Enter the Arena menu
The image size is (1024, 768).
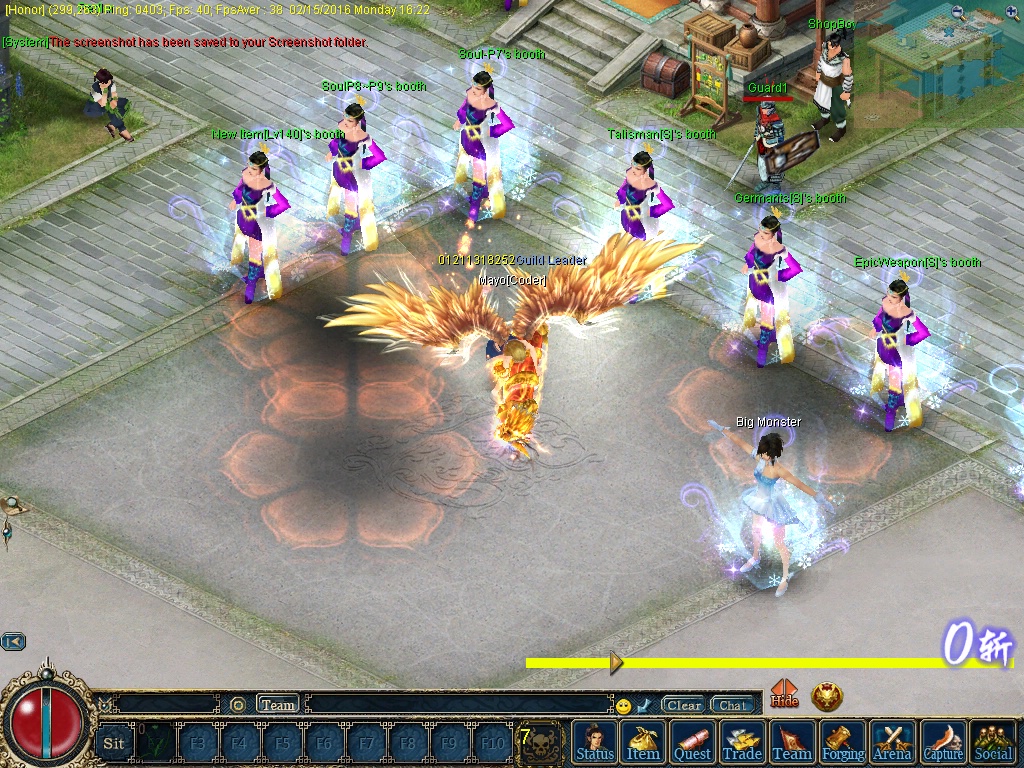893,742
